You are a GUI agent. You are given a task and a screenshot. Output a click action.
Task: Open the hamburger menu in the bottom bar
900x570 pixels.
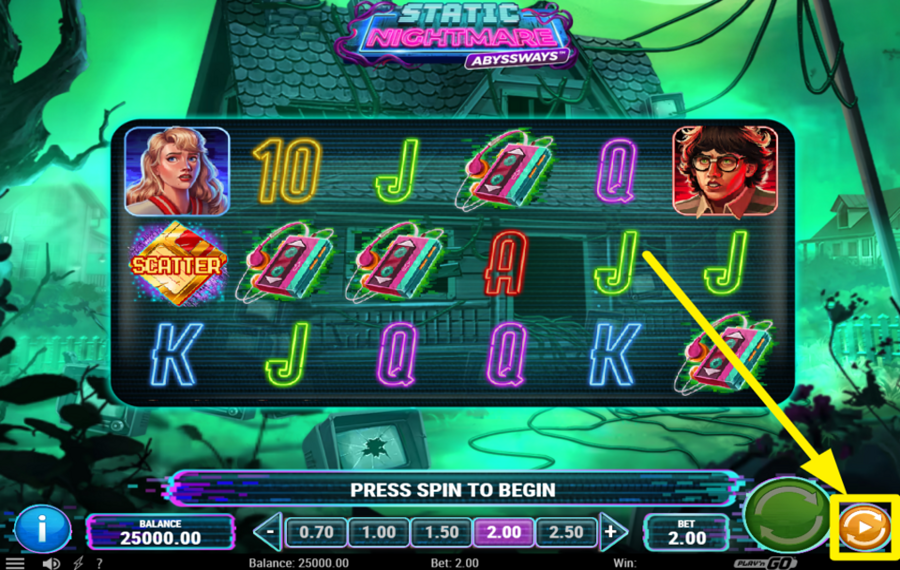click(x=15, y=563)
